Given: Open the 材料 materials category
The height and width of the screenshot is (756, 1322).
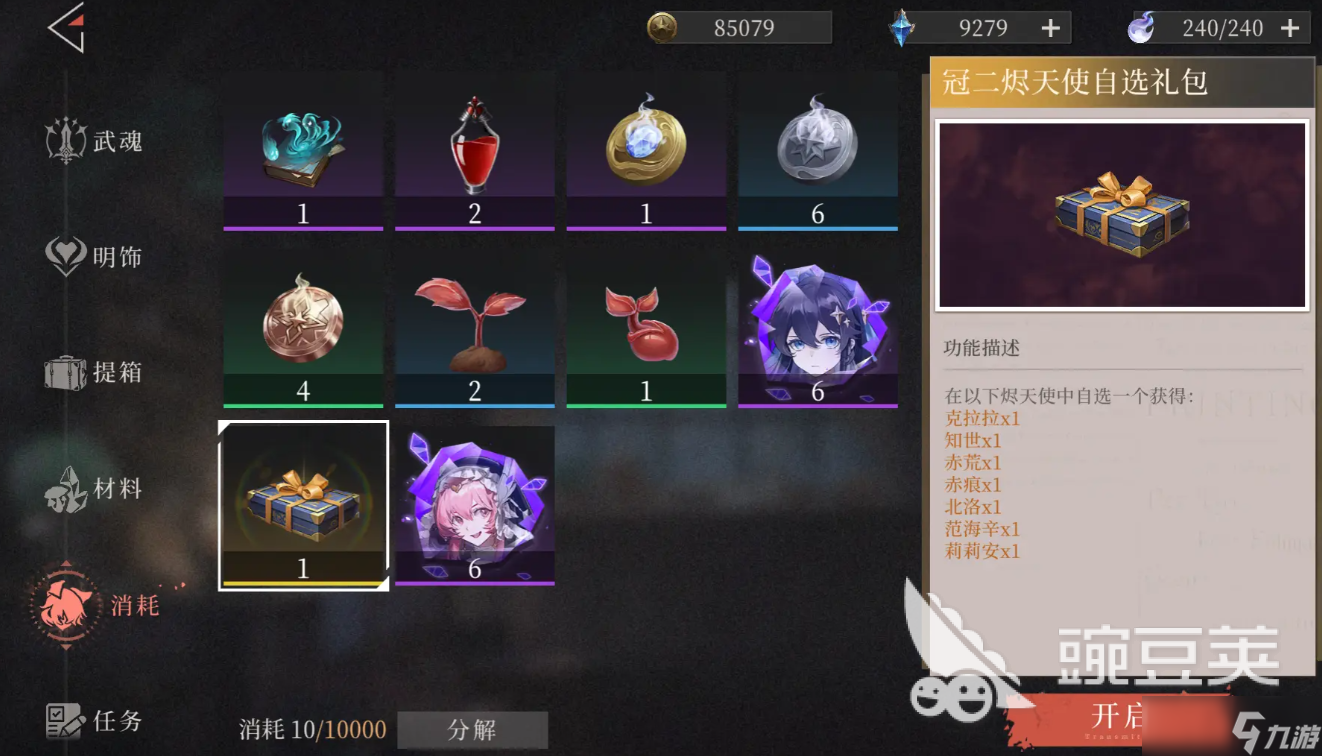Looking at the screenshot, I should pos(95,489).
